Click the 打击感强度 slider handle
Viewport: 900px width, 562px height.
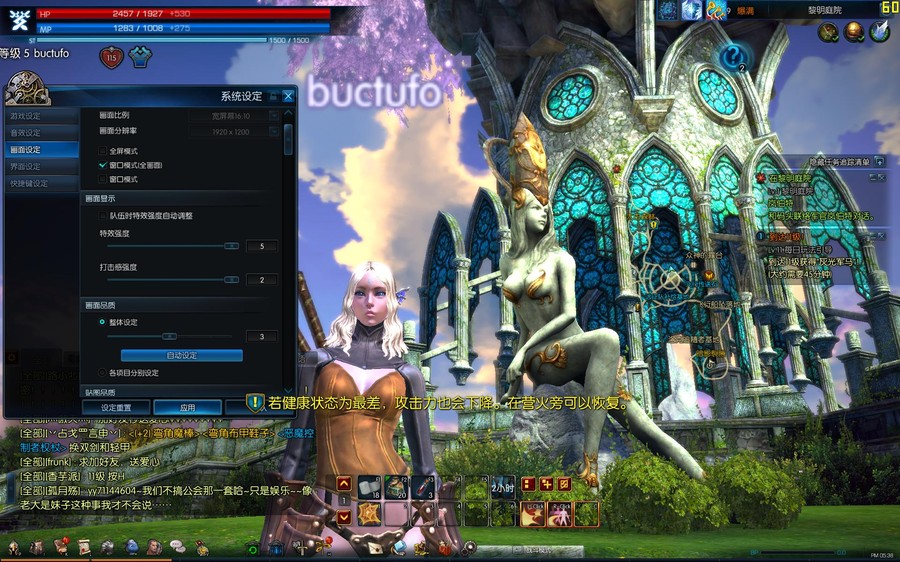(x=231, y=280)
